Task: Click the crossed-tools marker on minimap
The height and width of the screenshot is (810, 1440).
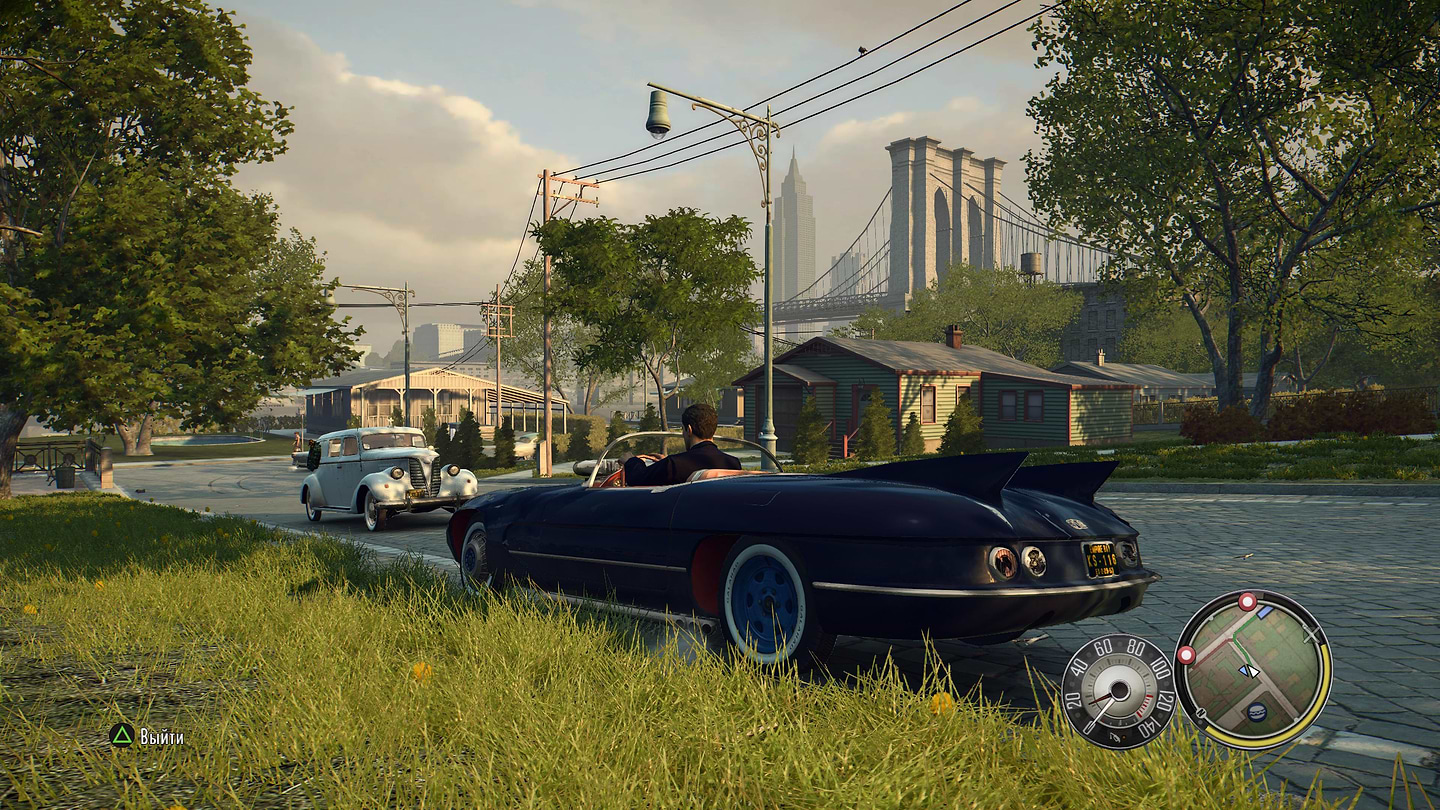Action: 1311,634
